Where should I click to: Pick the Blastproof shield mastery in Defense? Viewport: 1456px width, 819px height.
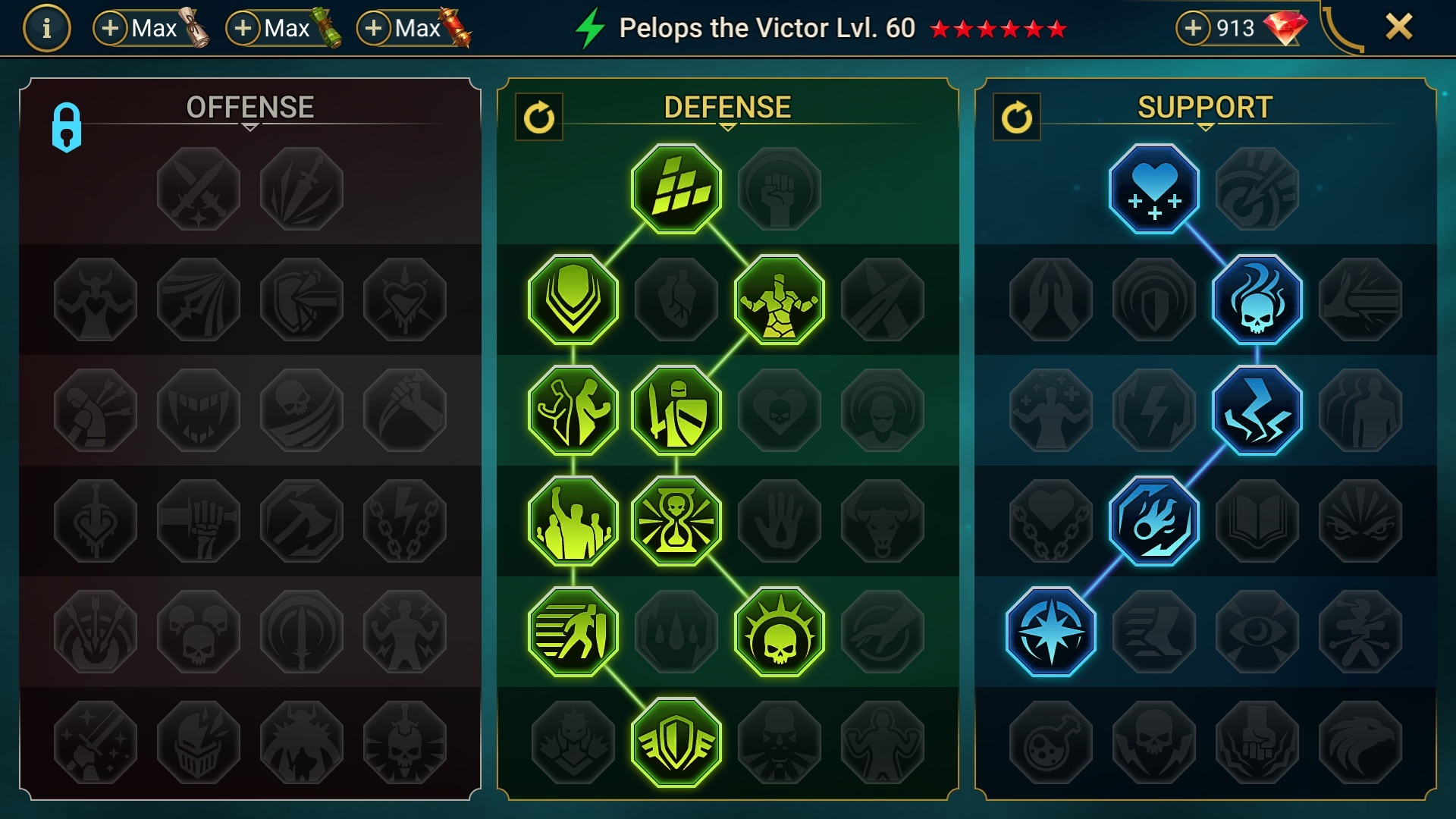coord(573,299)
